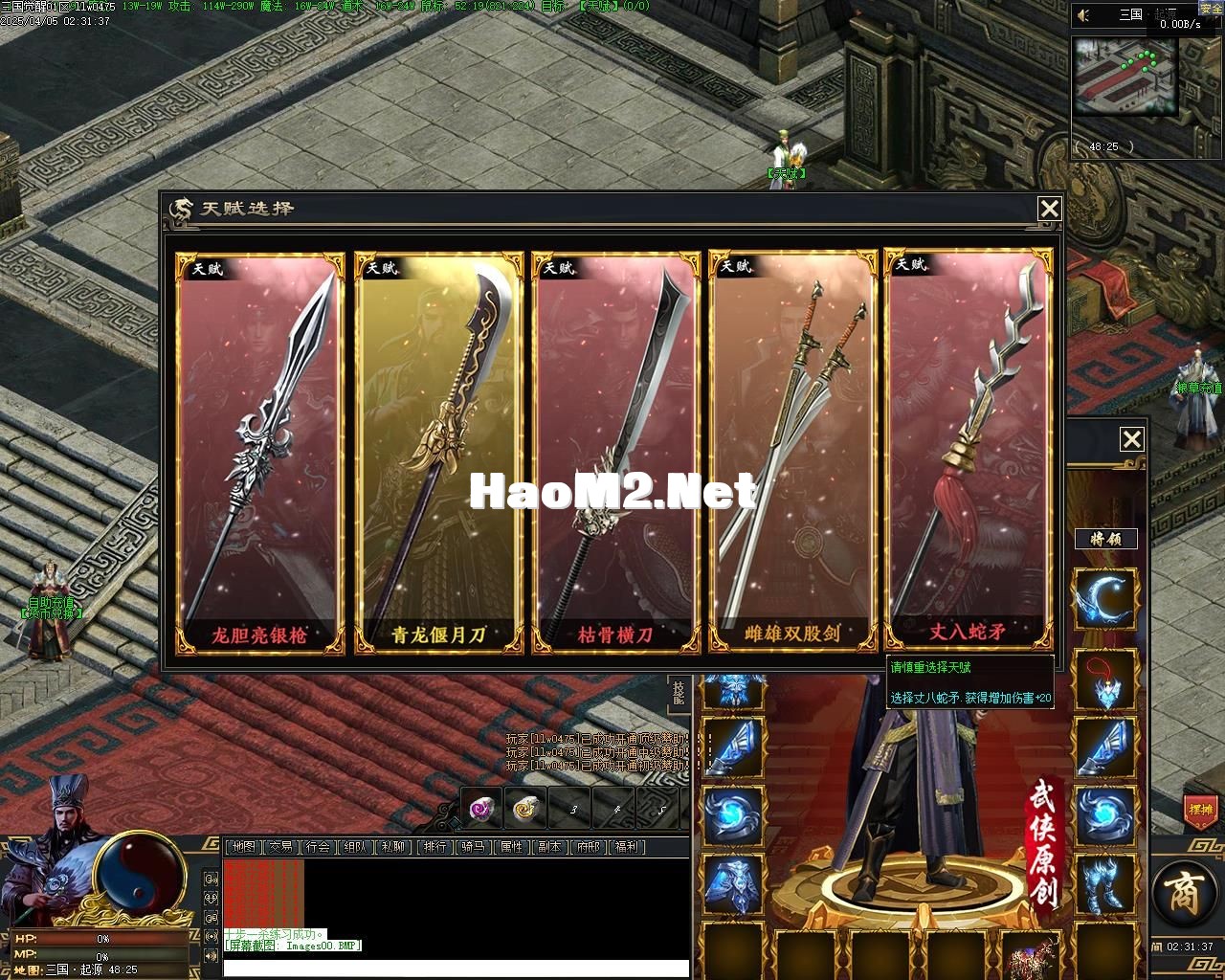Use the purple scroll hotbar item
This screenshot has height=980, width=1225.
[x=481, y=810]
